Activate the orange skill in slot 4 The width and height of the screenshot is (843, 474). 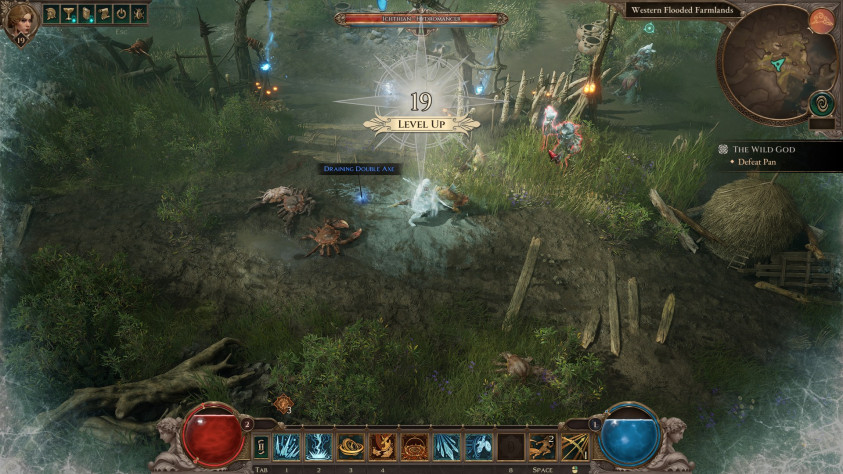pyautogui.click(x=382, y=446)
